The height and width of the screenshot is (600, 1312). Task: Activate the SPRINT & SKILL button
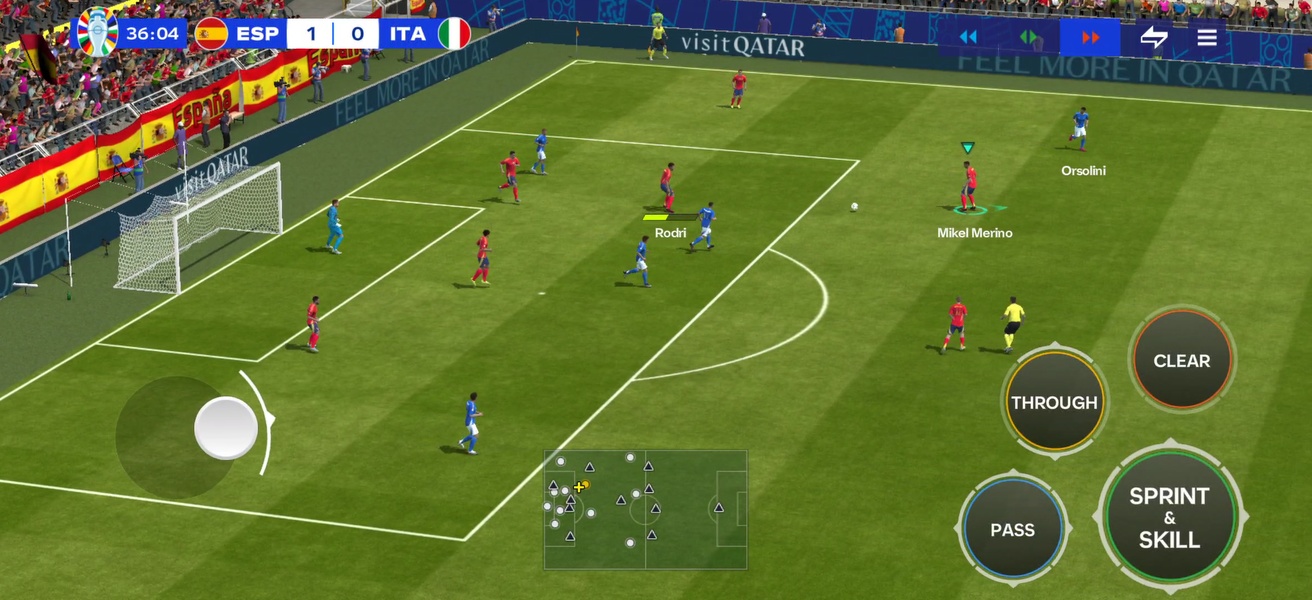point(1169,517)
